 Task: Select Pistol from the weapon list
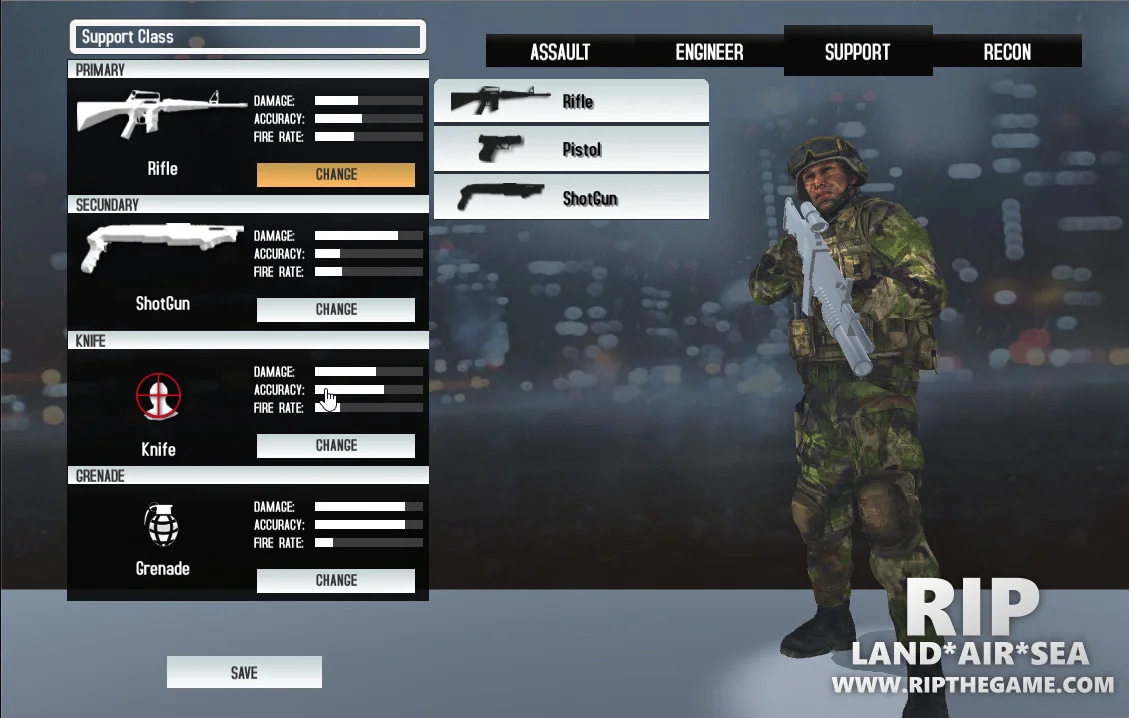click(x=571, y=149)
